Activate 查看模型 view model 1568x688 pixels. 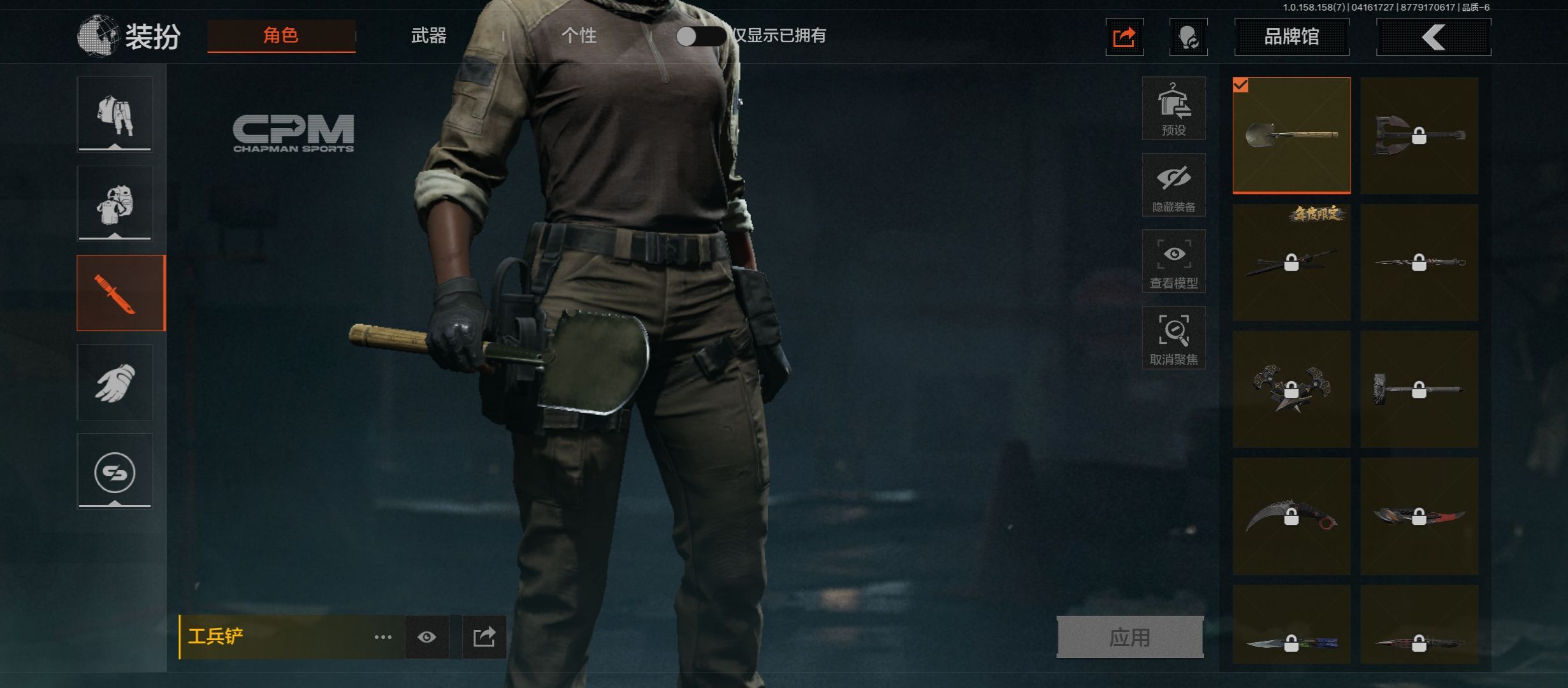tap(1173, 261)
